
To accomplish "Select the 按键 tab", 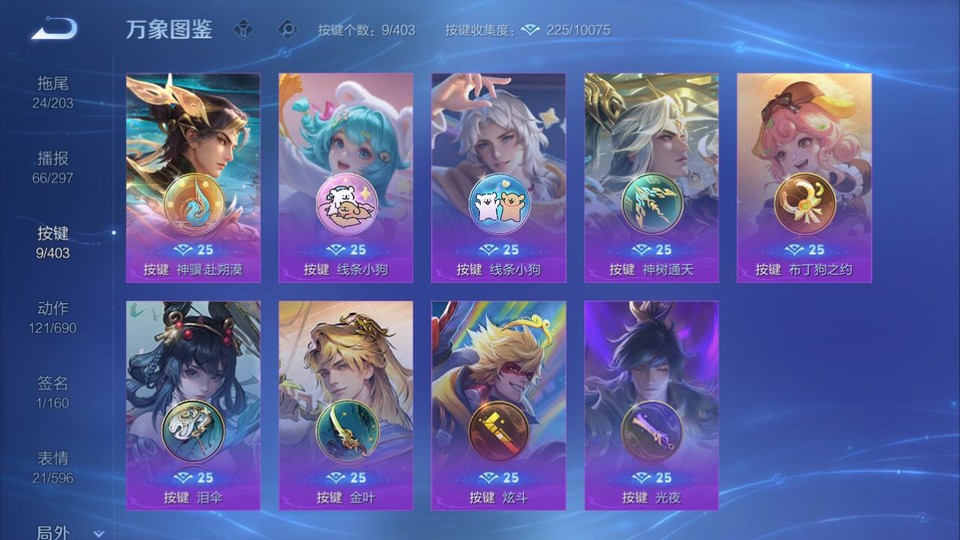I will pos(53,242).
